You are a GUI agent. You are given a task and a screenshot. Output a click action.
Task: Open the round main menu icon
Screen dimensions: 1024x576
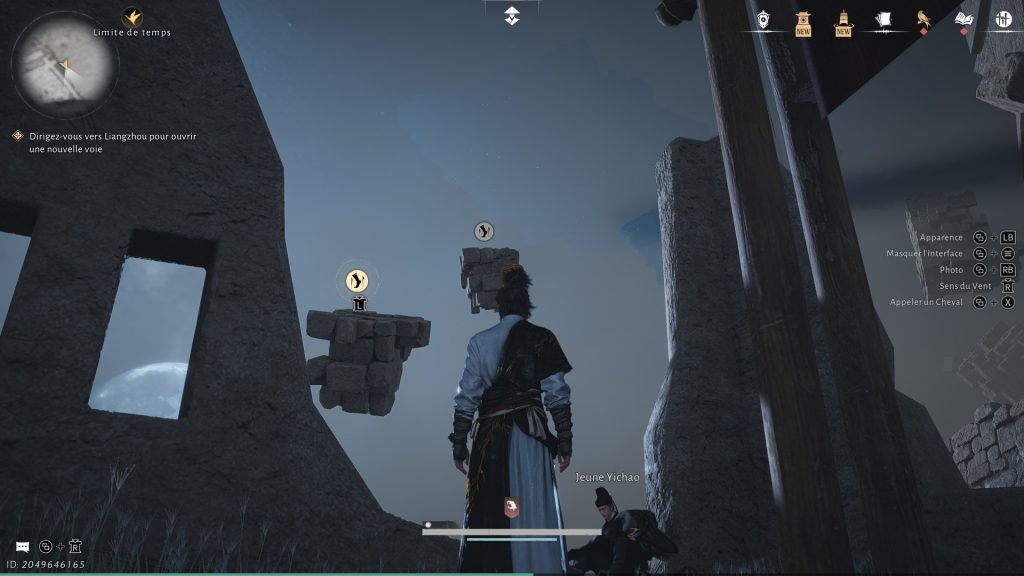pyautogui.click(x=1004, y=19)
